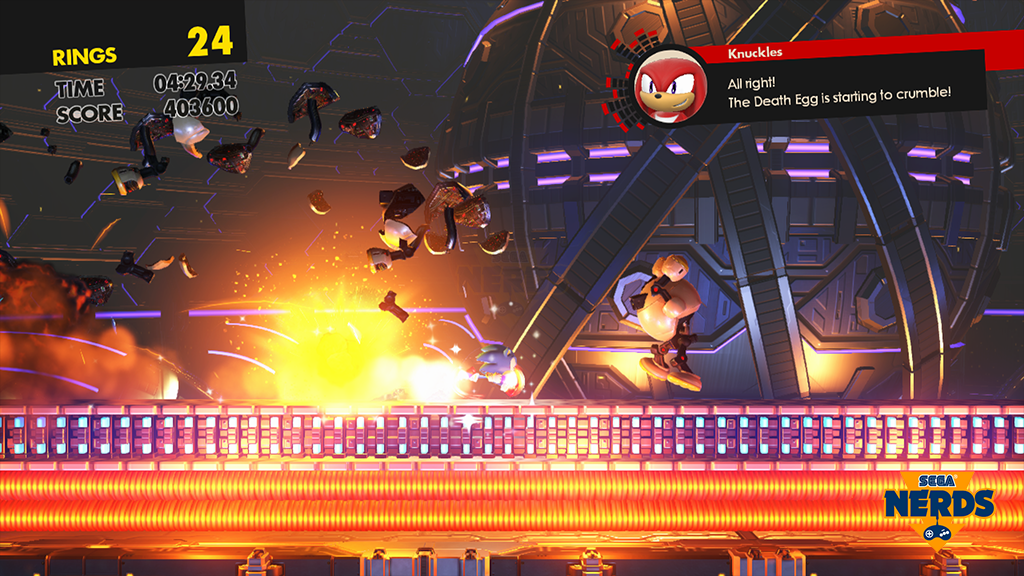Click Knuckles' radio portrait icon

coord(666,88)
